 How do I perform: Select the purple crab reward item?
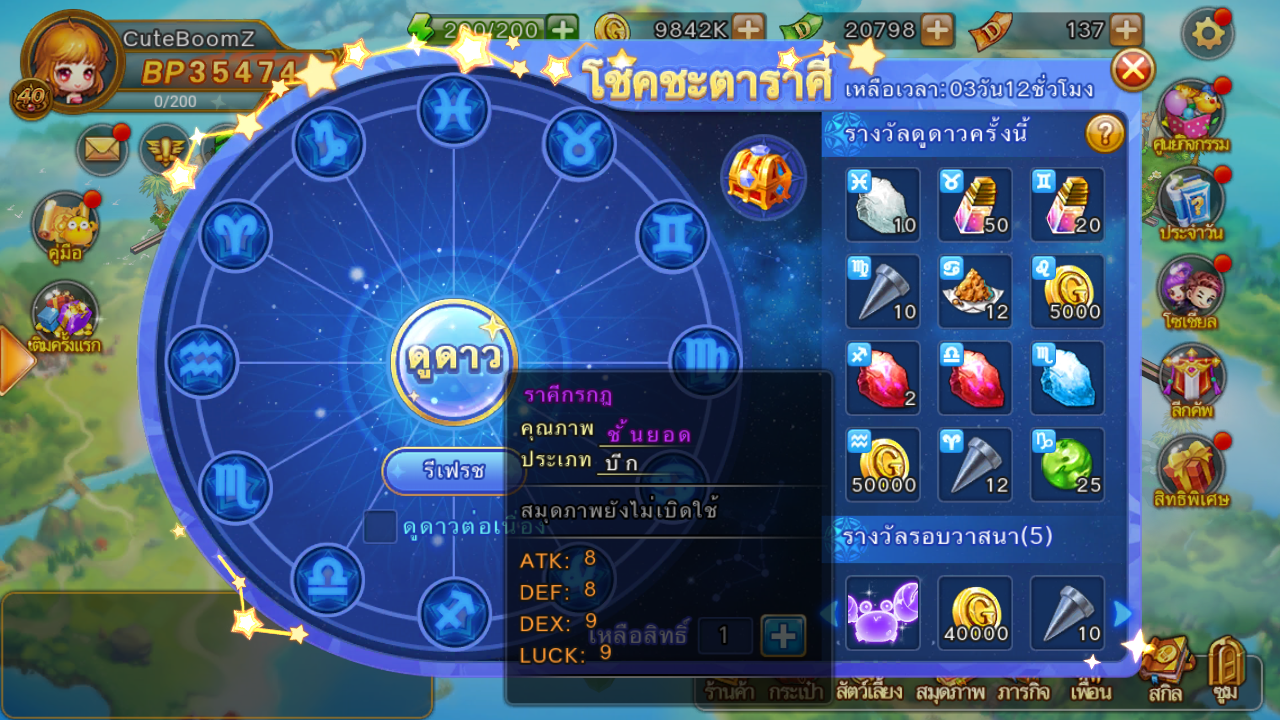pos(883,612)
